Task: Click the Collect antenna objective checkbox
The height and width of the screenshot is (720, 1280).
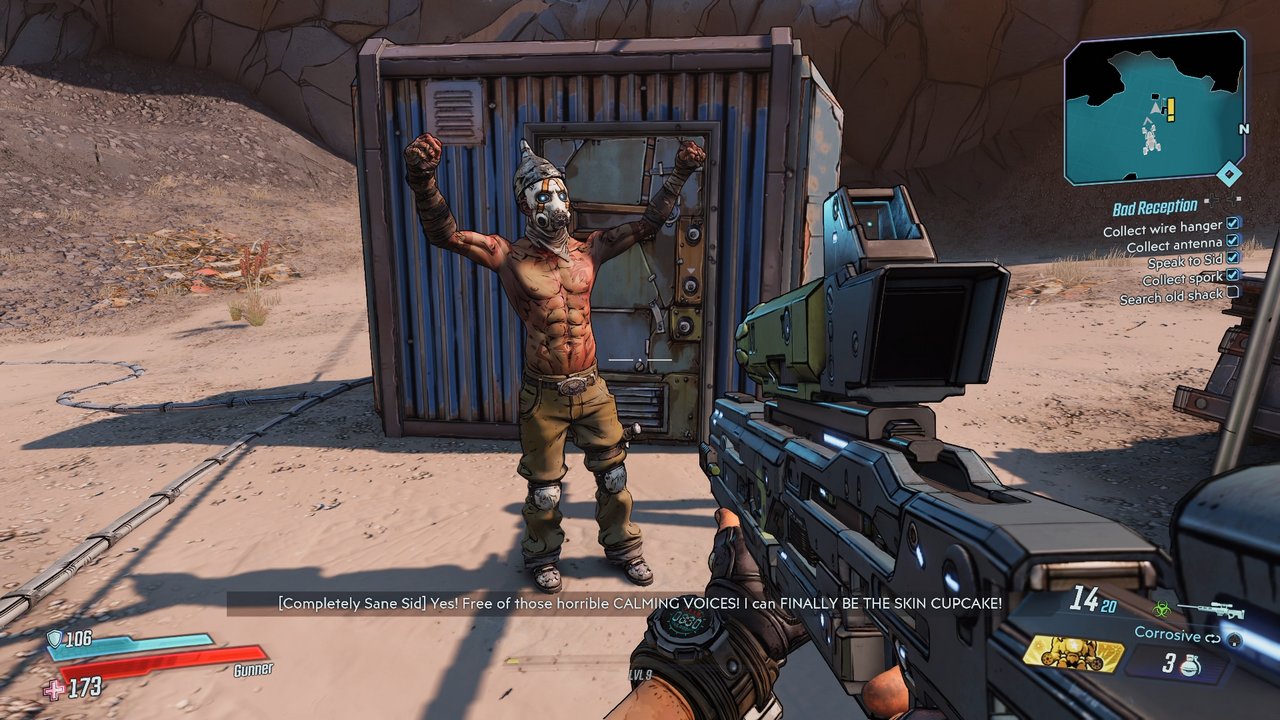Action: click(1233, 242)
